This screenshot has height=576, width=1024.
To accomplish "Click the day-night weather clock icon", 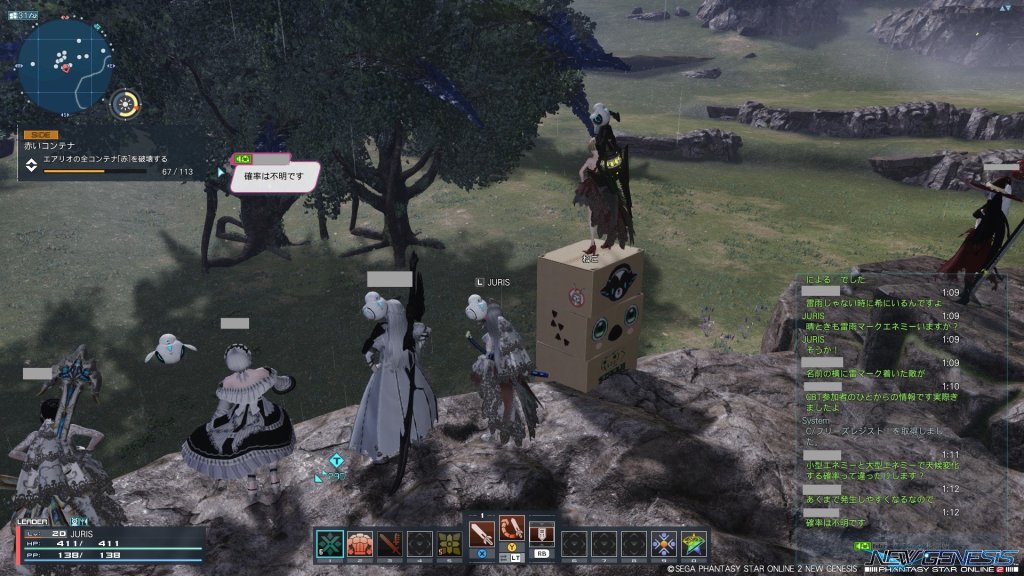I will pyautogui.click(x=127, y=104).
